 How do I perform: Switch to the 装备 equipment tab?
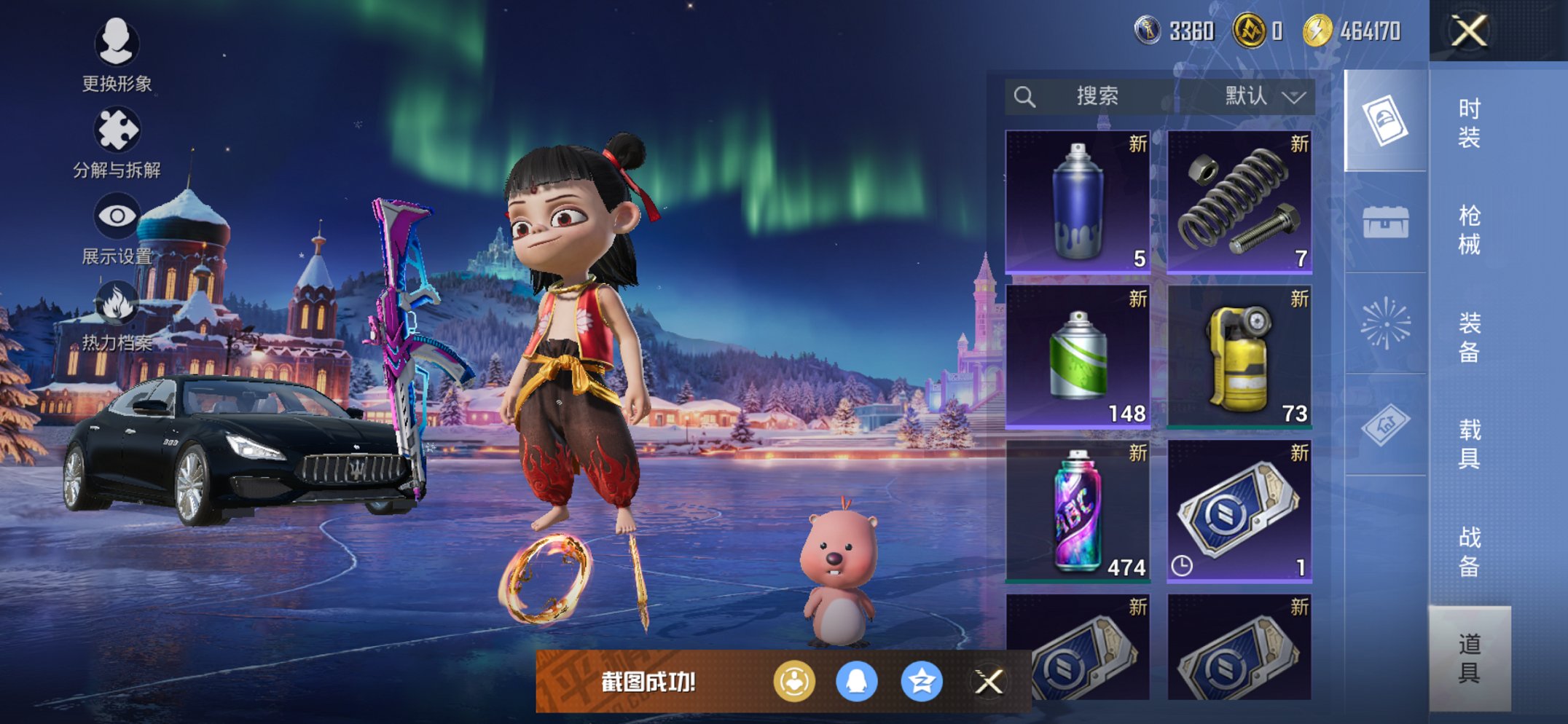(1469, 337)
